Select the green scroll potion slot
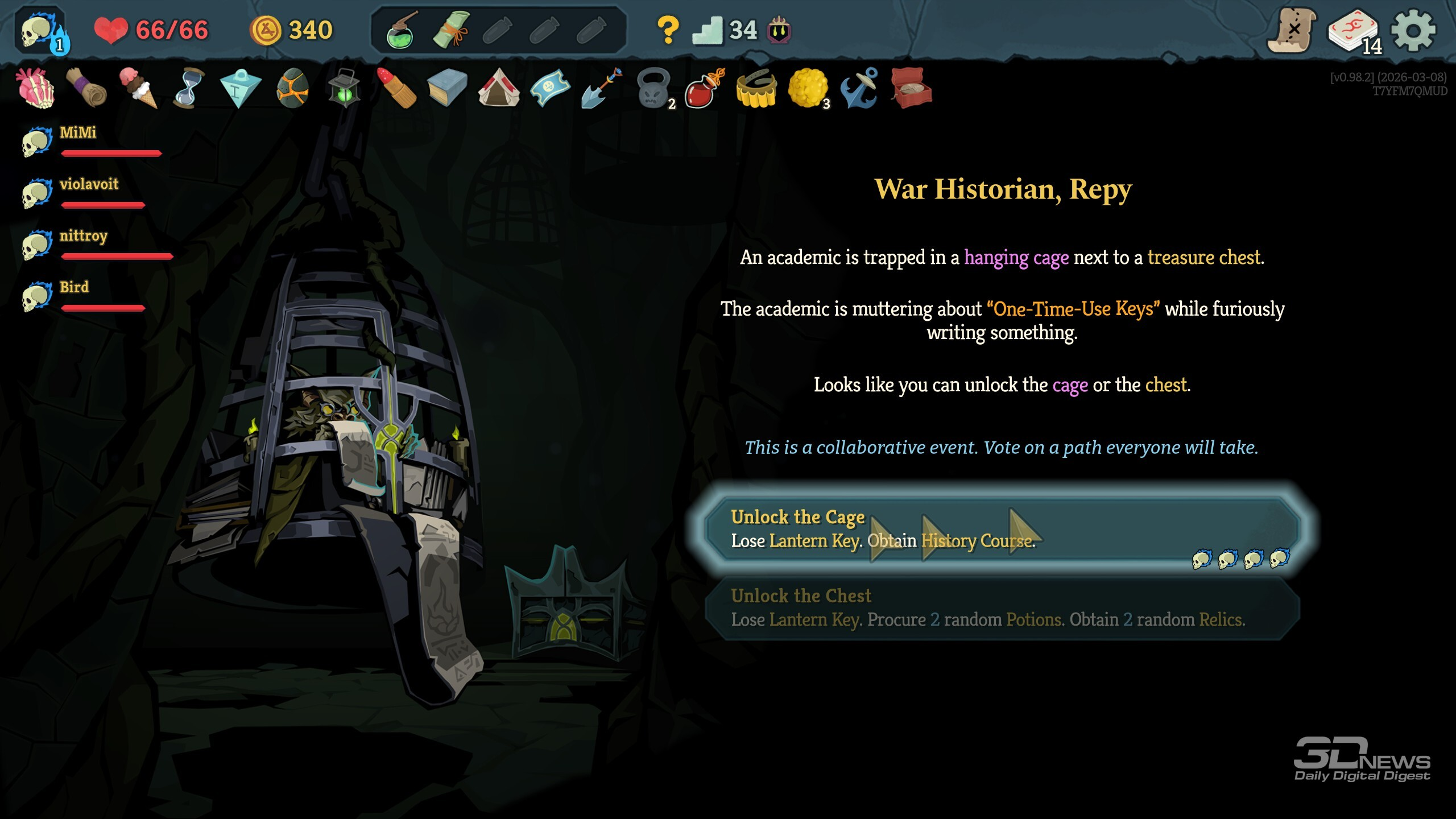This screenshot has height=819, width=1456. [450, 30]
